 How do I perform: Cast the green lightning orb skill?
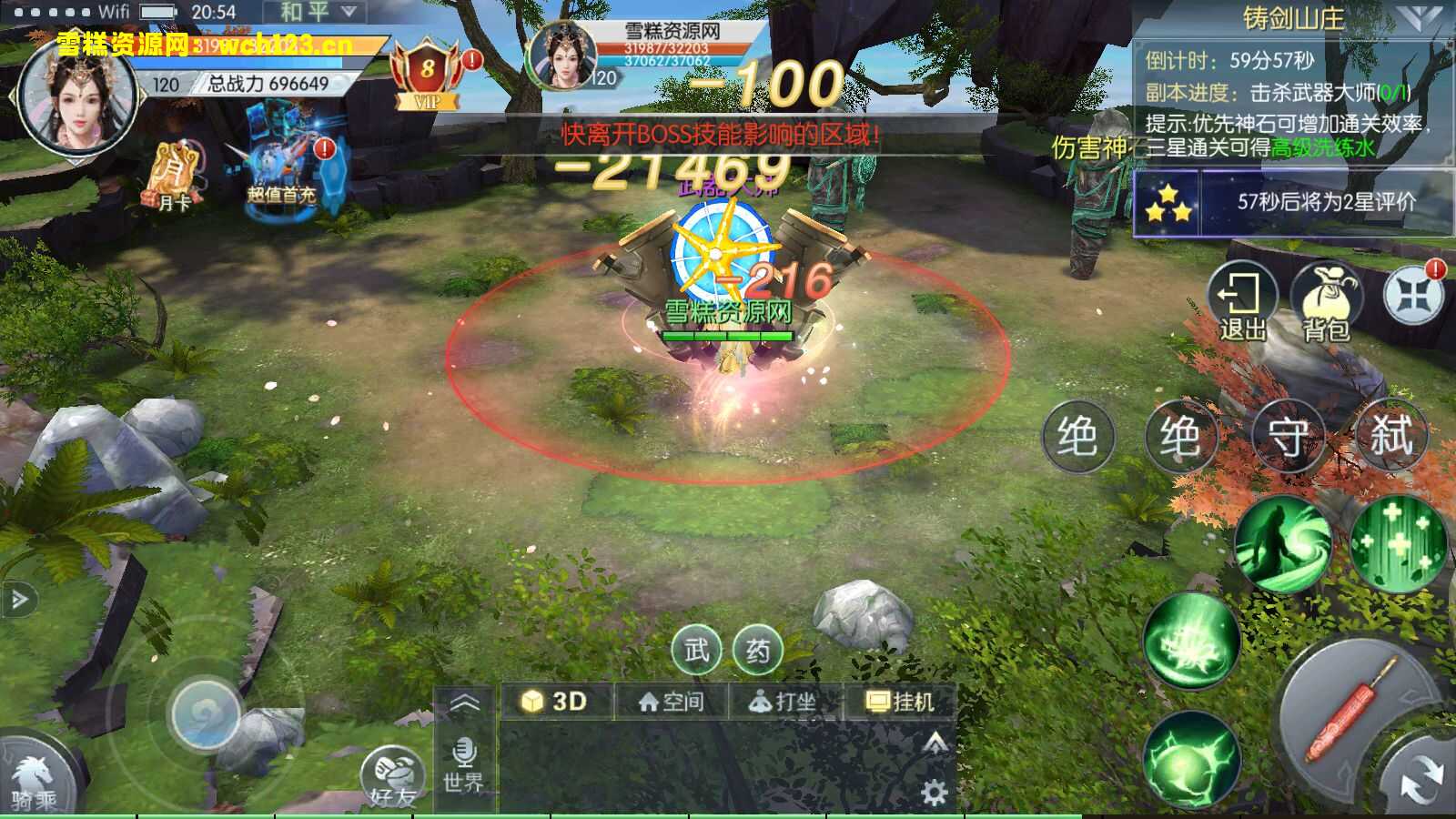(x=1191, y=760)
